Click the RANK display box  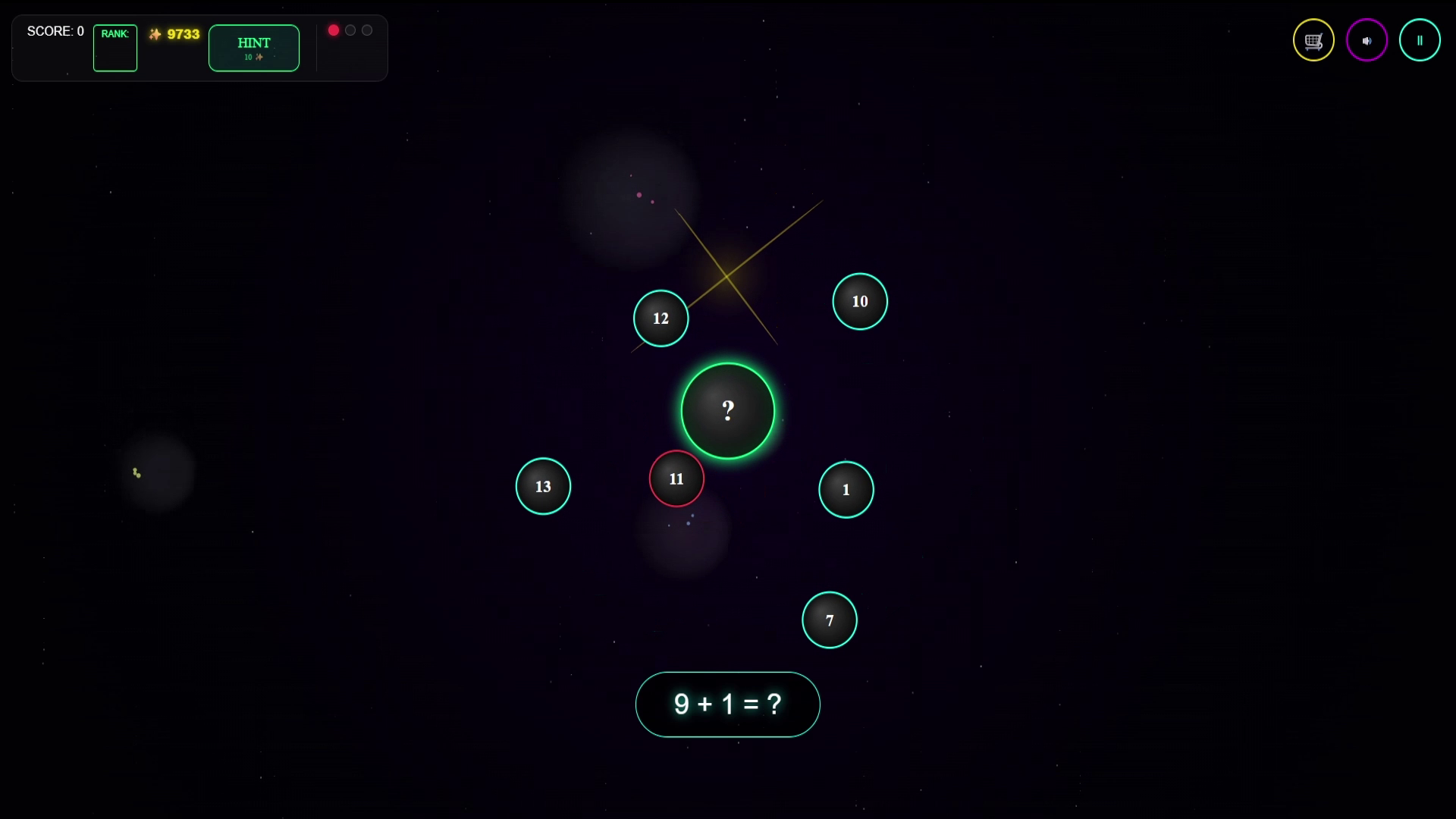[x=115, y=48]
